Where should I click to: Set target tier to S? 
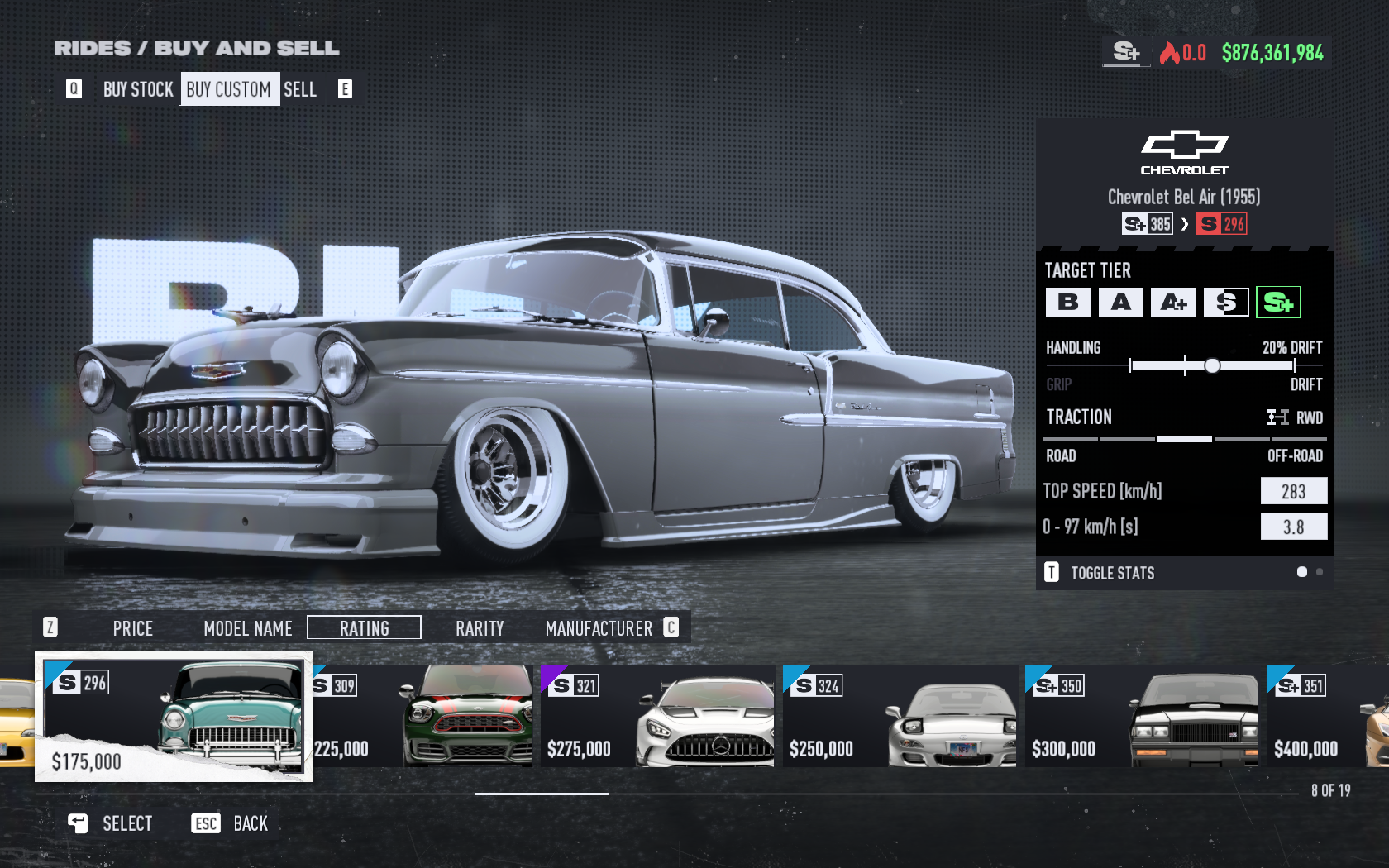click(1226, 303)
